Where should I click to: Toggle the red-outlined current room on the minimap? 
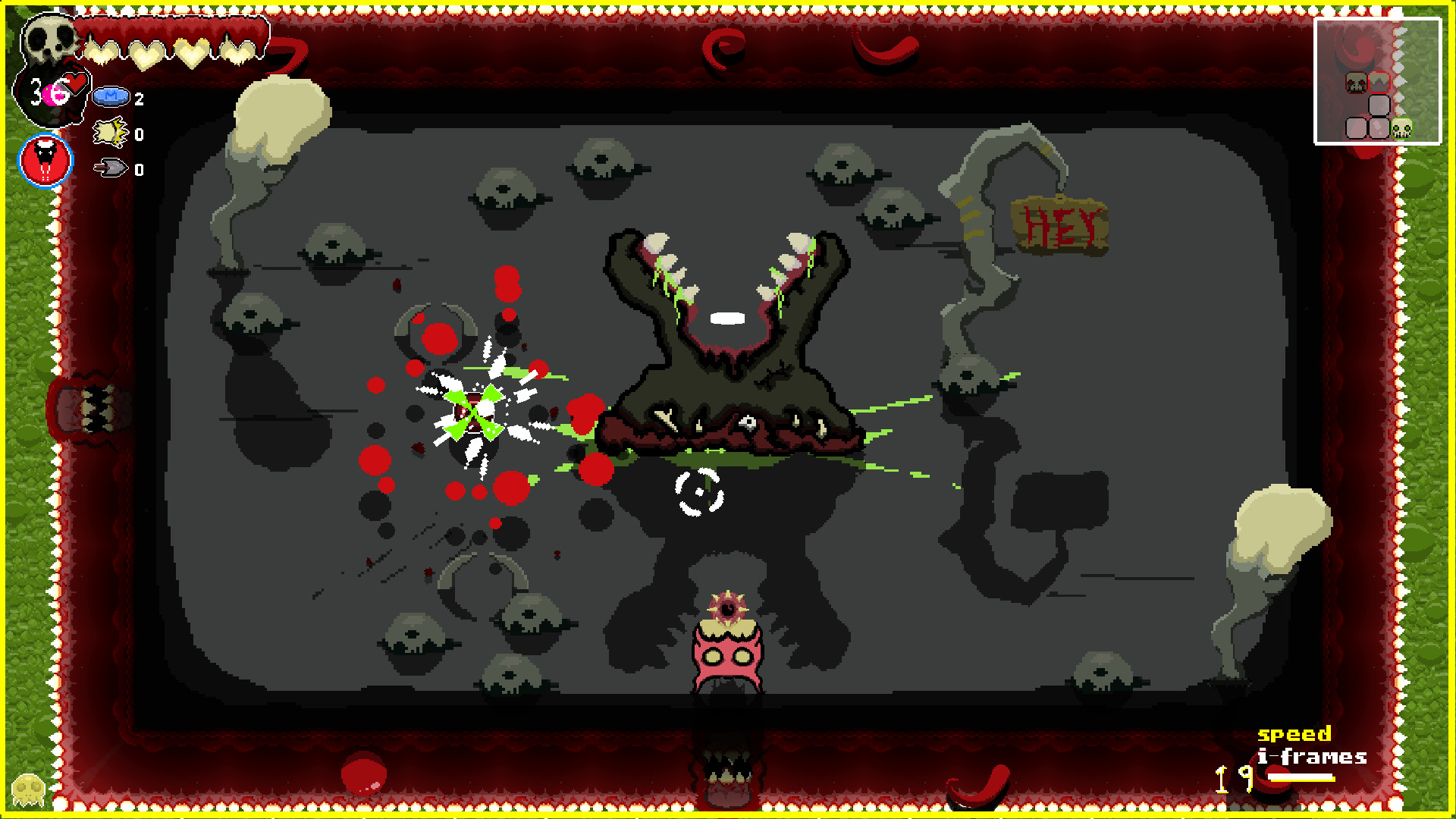click(x=1379, y=83)
